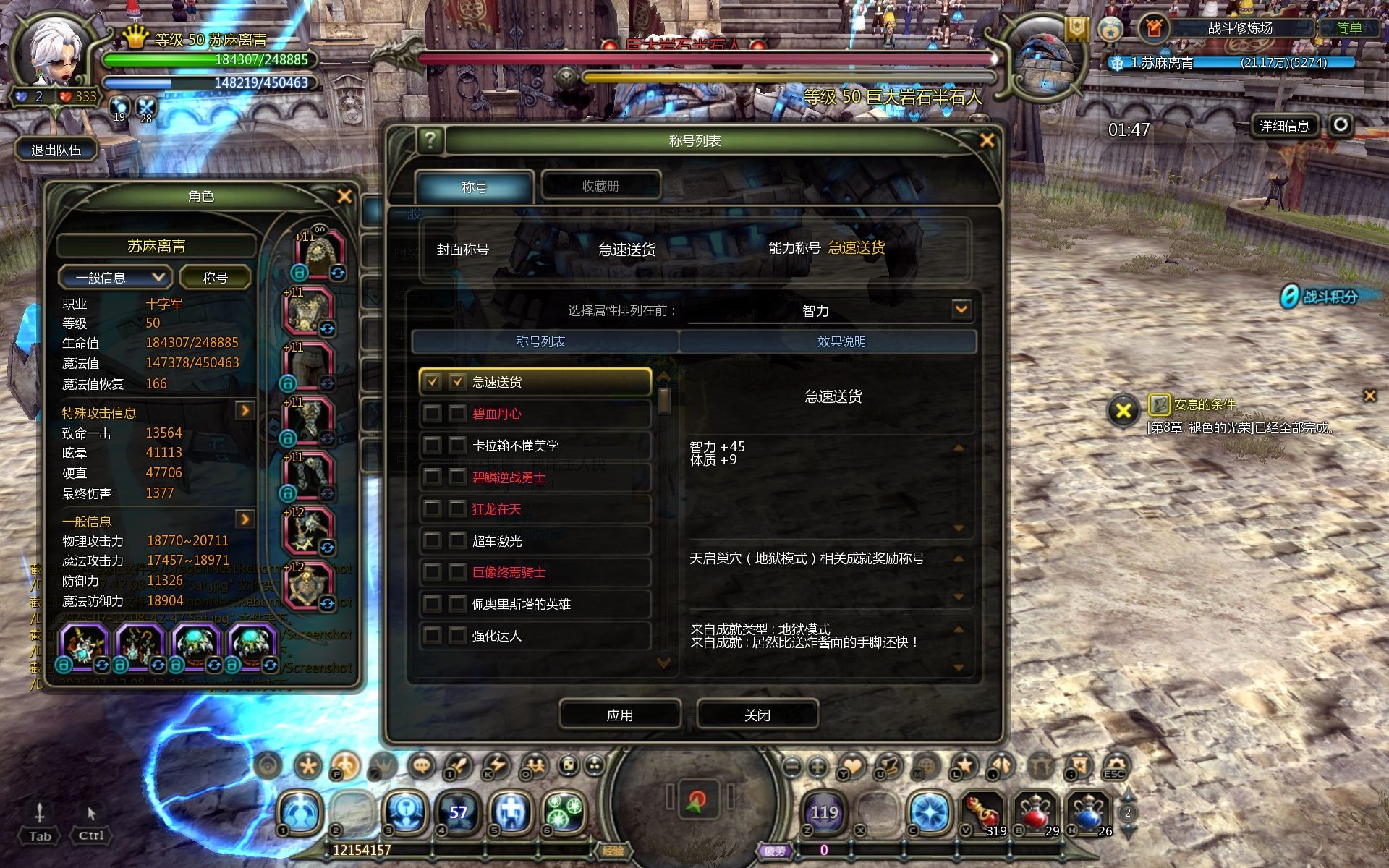Click the 关闭 close button
This screenshot has width=1389, height=868.
tap(757, 715)
